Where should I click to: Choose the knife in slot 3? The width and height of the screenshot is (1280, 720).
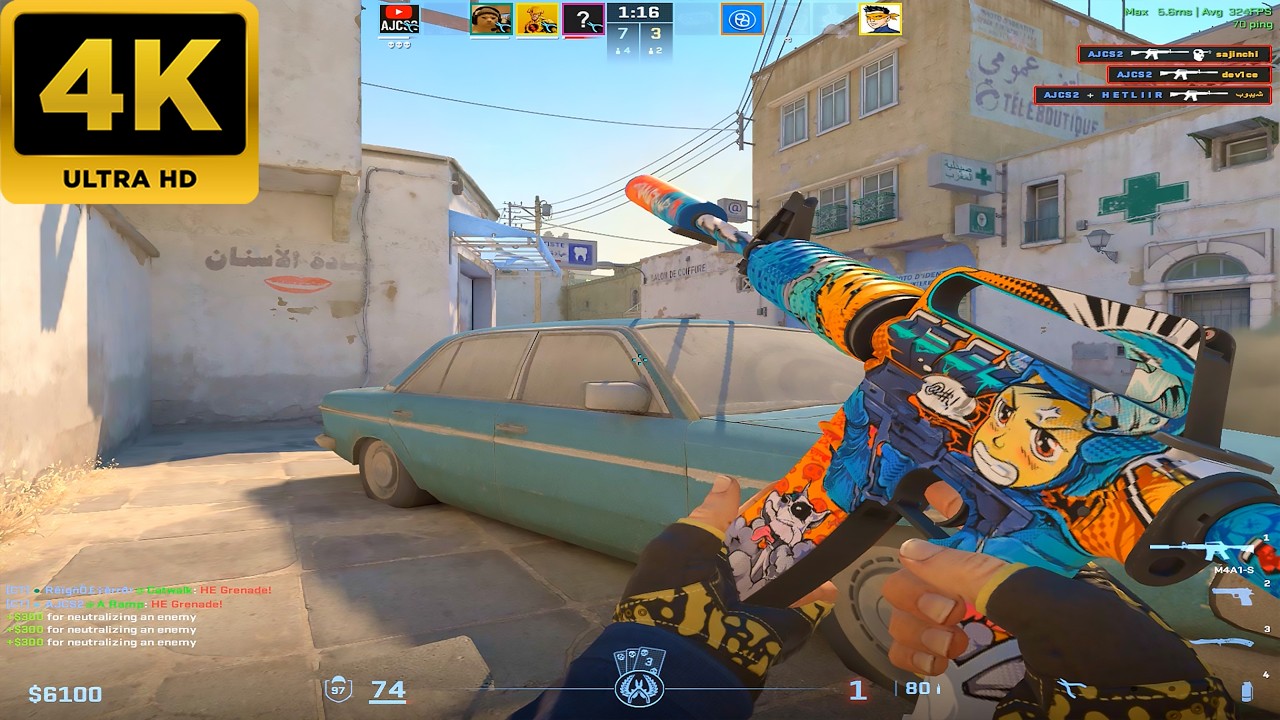point(1220,642)
